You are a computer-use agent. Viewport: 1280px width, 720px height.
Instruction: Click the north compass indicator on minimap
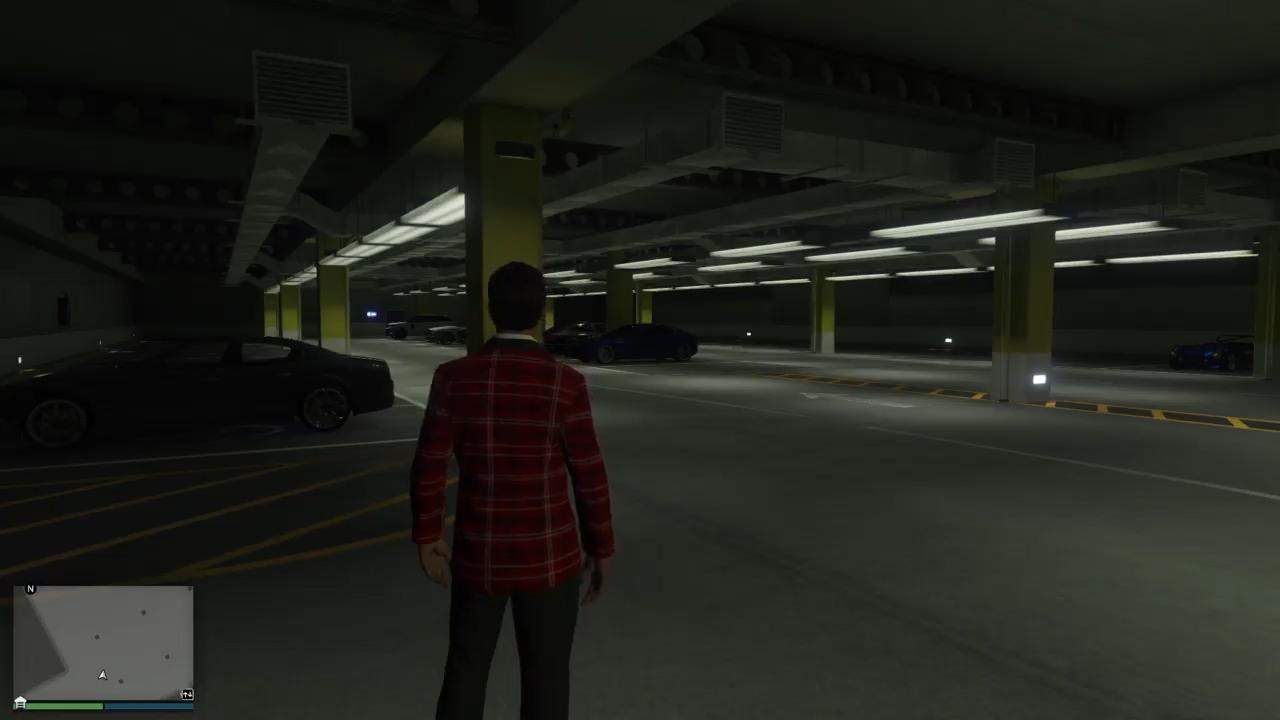[30, 589]
